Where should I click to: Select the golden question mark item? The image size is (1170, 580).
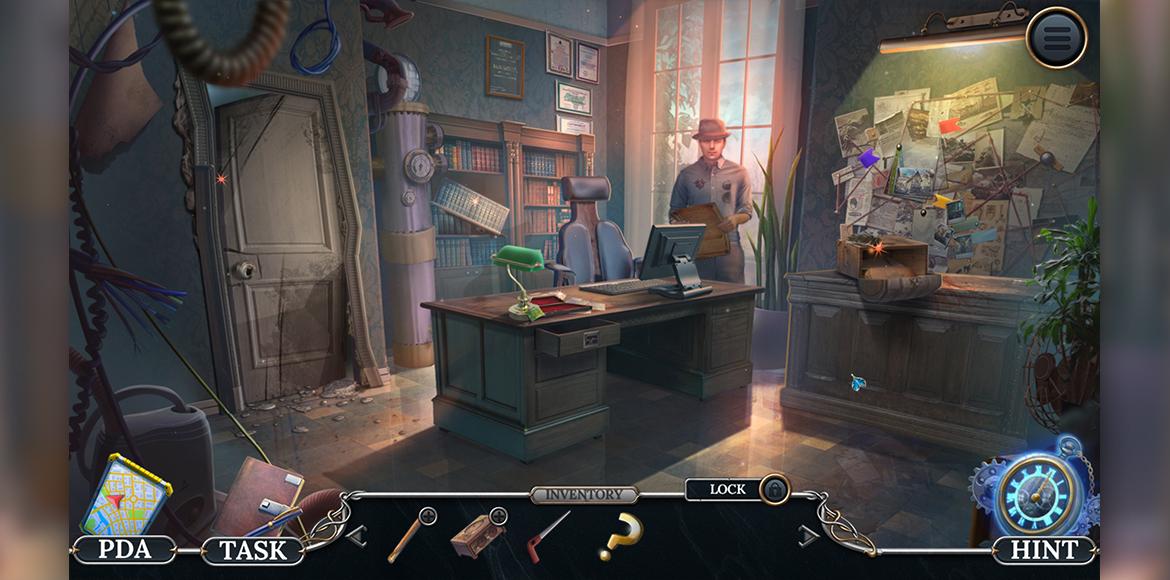620,536
